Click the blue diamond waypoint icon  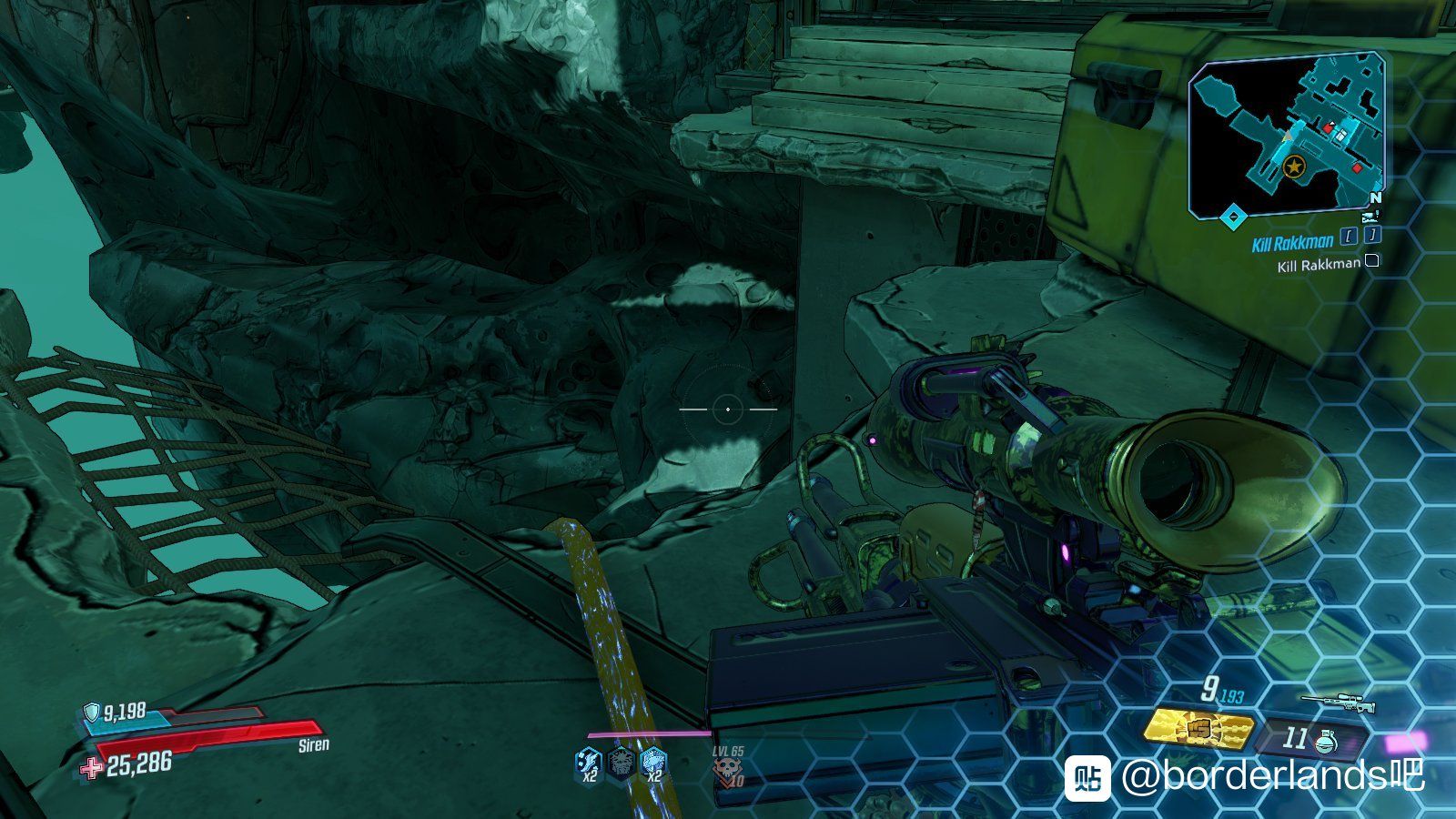[1233, 217]
